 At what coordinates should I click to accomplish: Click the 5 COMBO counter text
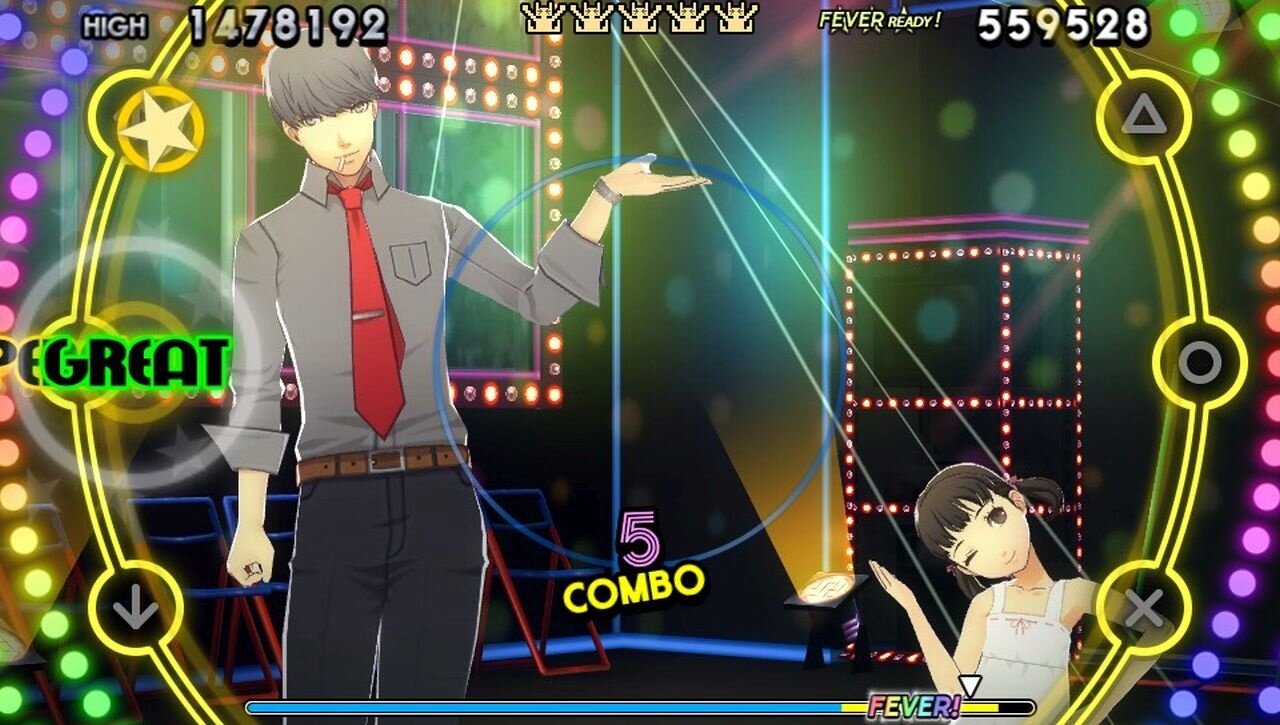click(636, 560)
